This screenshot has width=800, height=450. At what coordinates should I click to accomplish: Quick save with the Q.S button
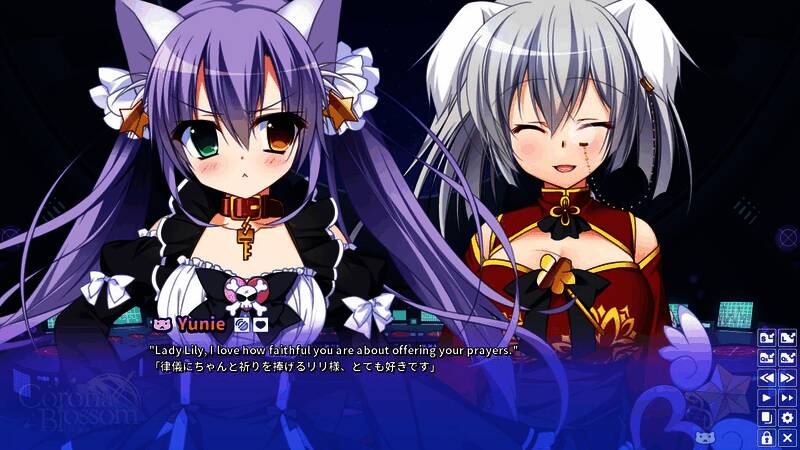coord(767,357)
